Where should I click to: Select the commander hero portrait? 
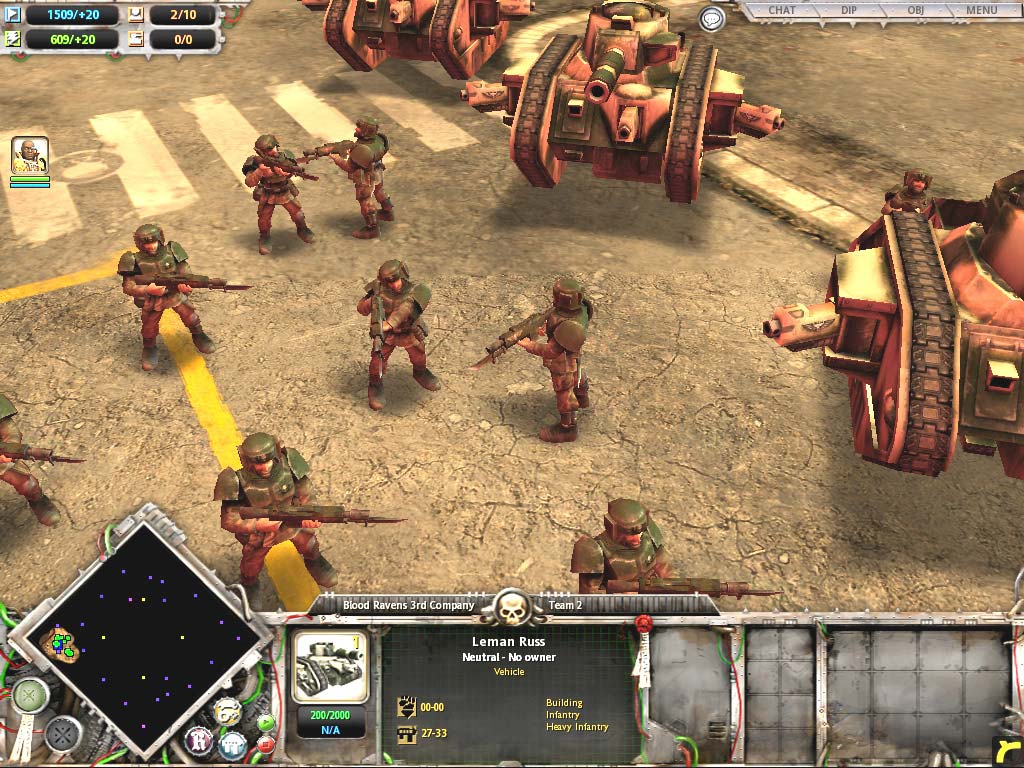(x=30, y=157)
